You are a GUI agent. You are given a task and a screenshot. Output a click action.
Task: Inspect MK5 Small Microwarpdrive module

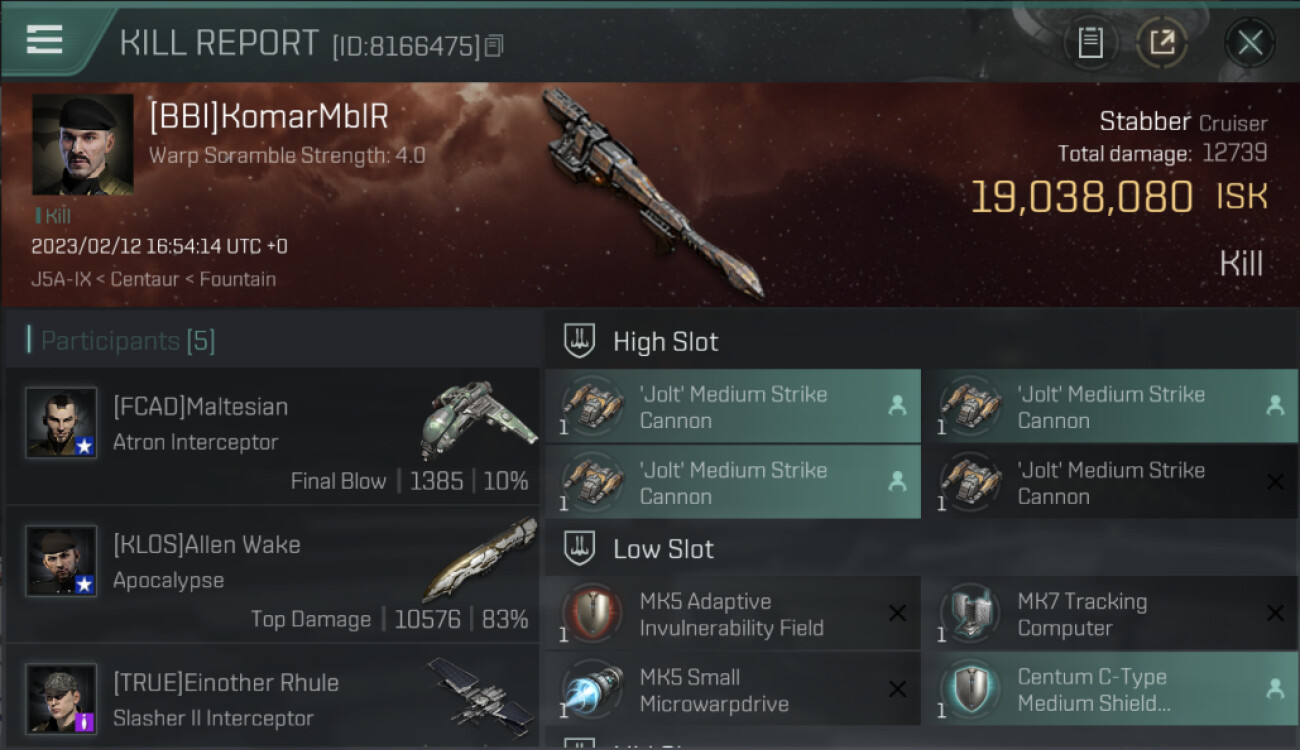(x=732, y=690)
